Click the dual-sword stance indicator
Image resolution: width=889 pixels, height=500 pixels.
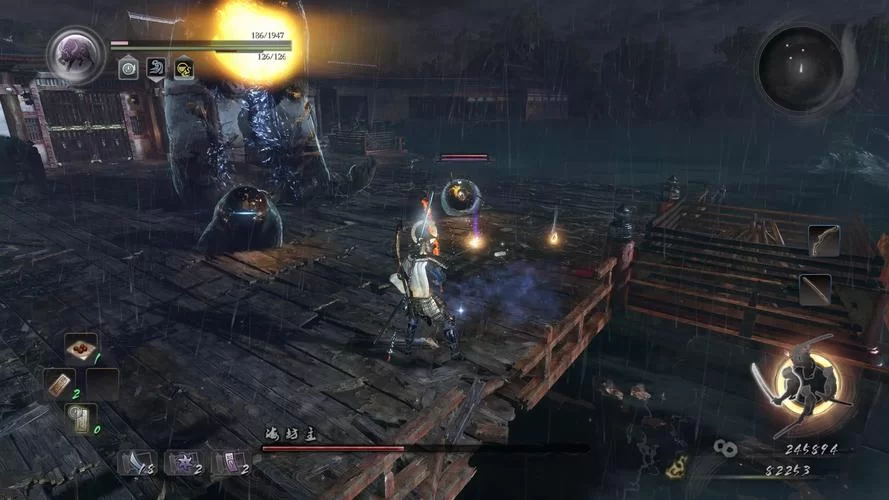click(801, 384)
